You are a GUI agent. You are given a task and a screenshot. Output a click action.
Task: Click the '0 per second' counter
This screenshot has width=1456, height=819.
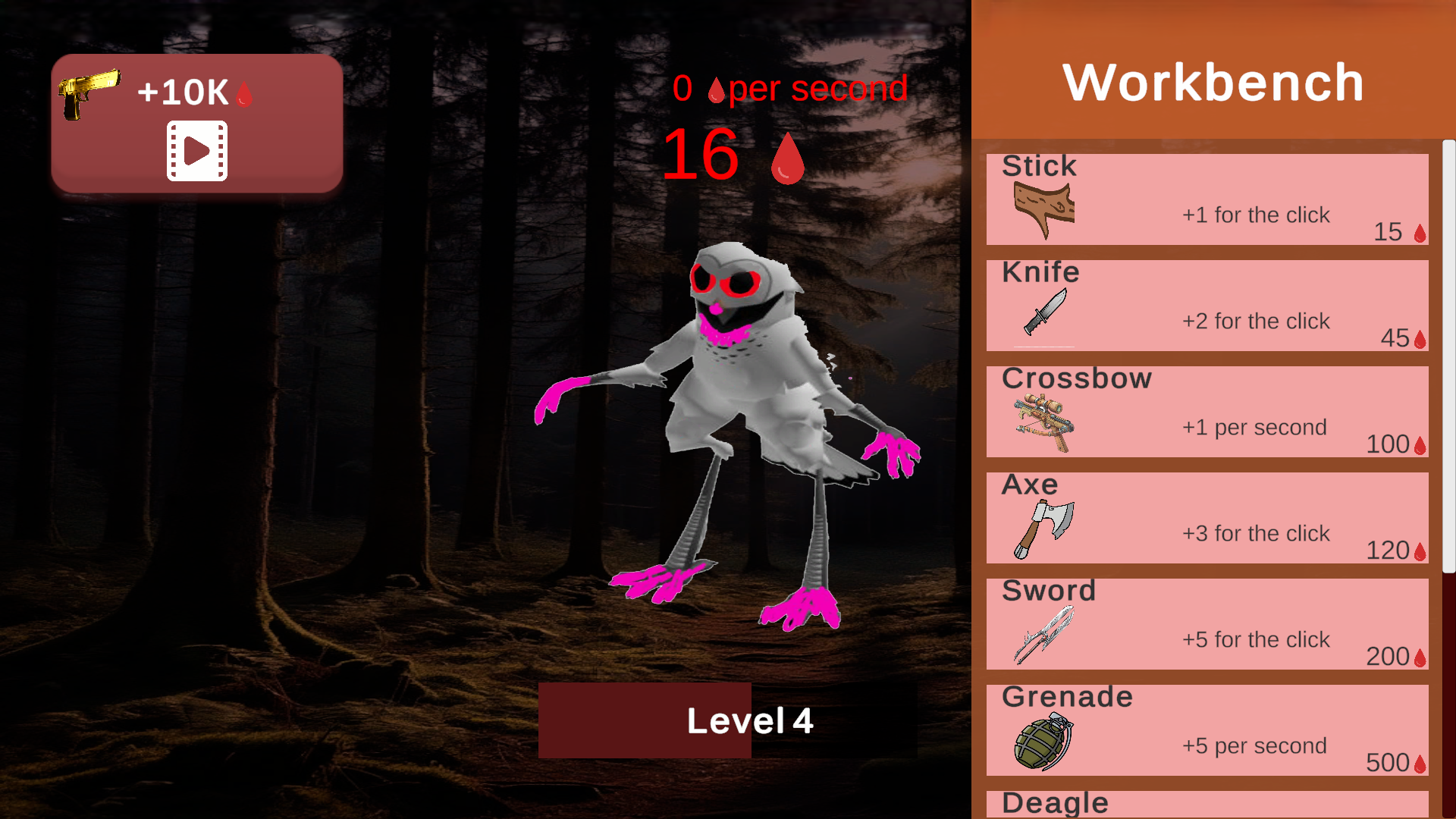tap(791, 88)
